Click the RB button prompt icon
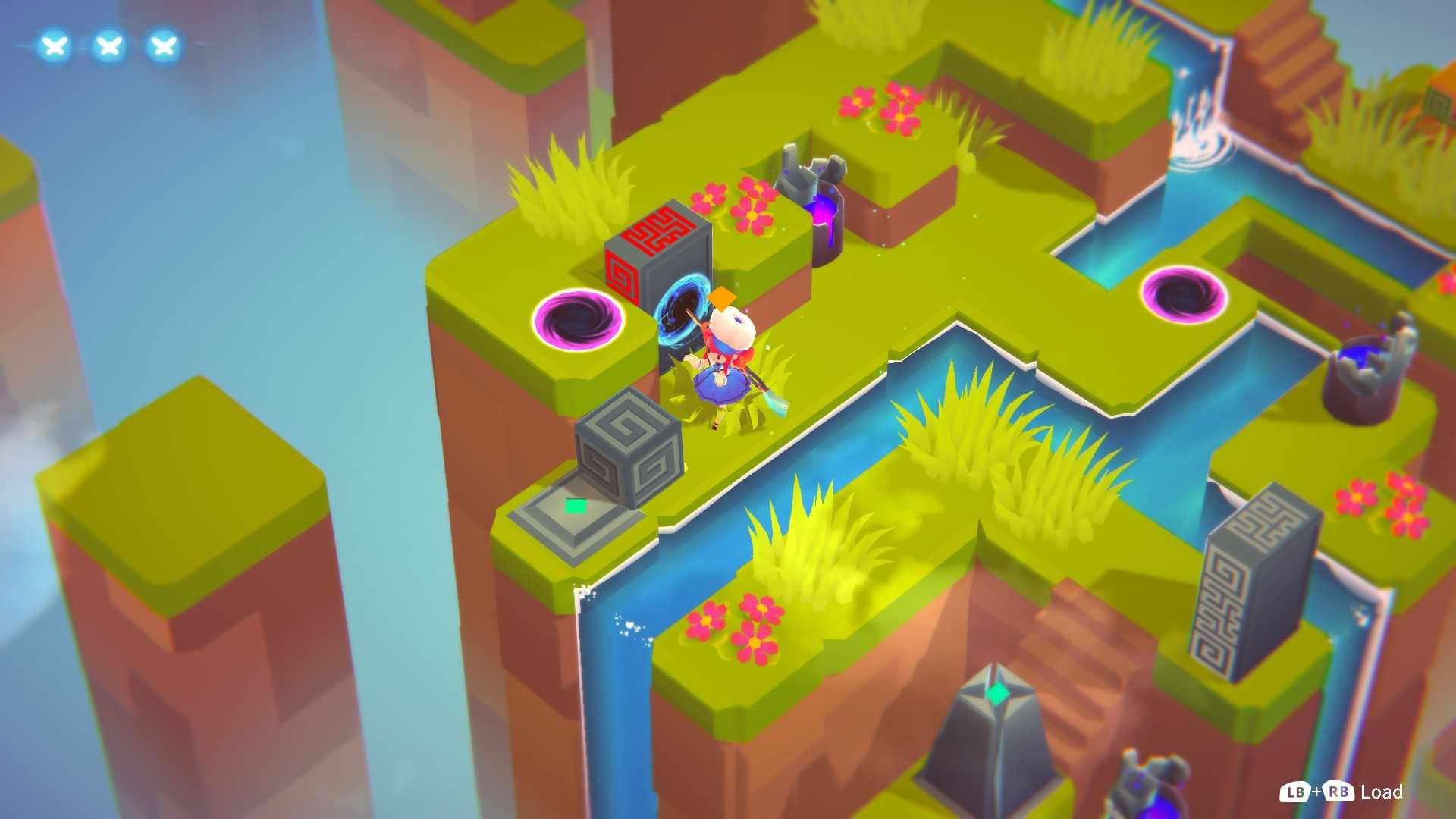 point(1340,792)
